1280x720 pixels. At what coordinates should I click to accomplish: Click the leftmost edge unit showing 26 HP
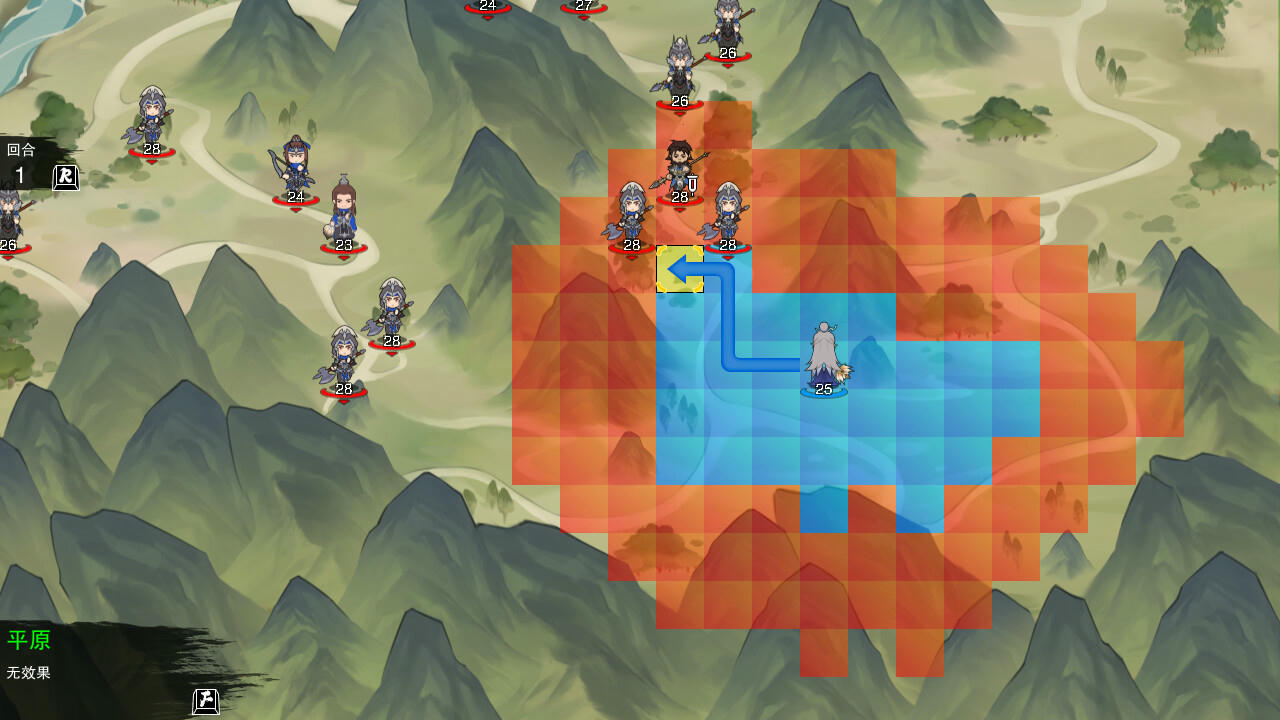[8, 215]
